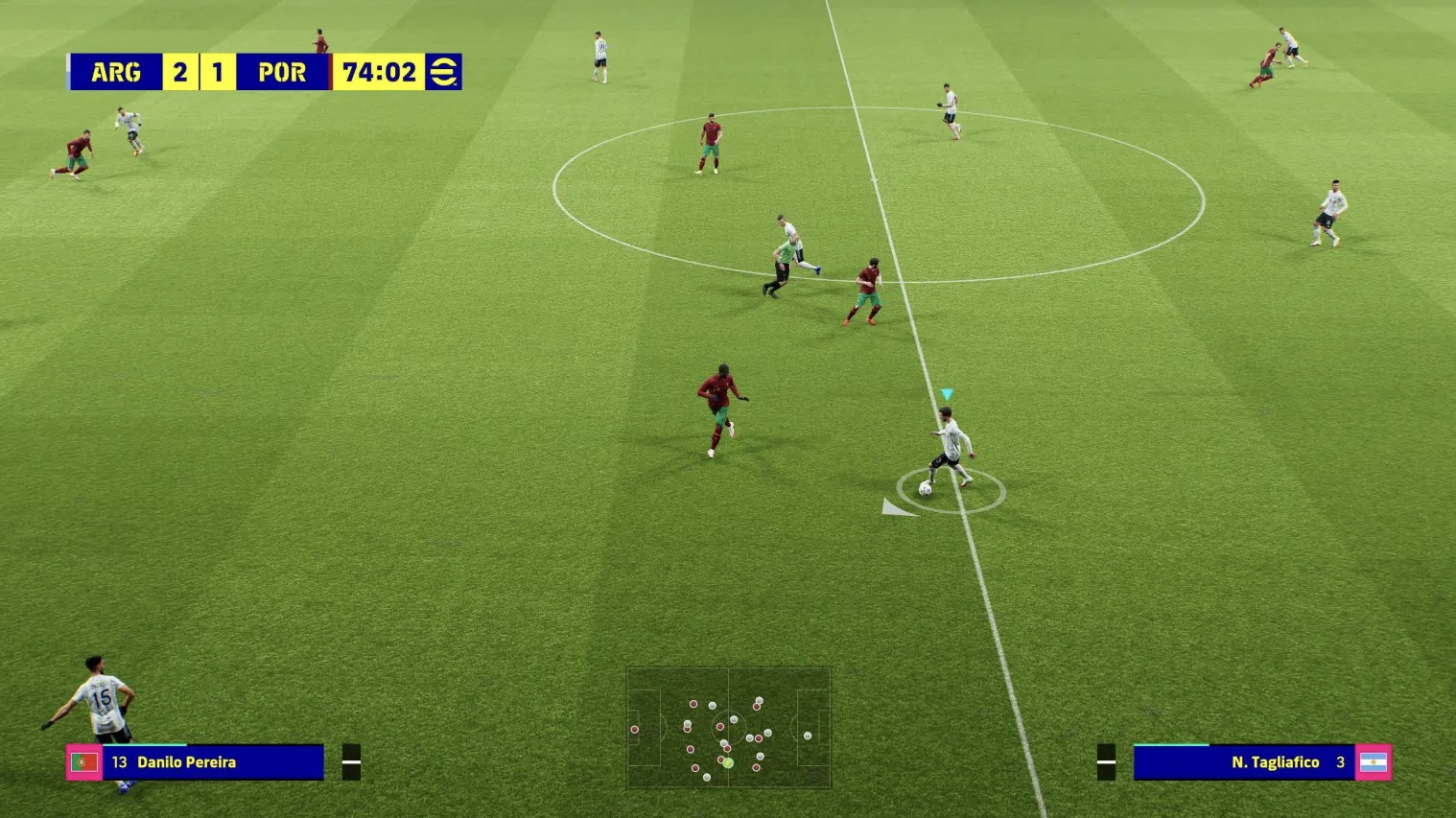This screenshot has width=1456, height=818.
Task: Click N. Tagliafico's vertical stamina gauge
Action: [1106, 761]
